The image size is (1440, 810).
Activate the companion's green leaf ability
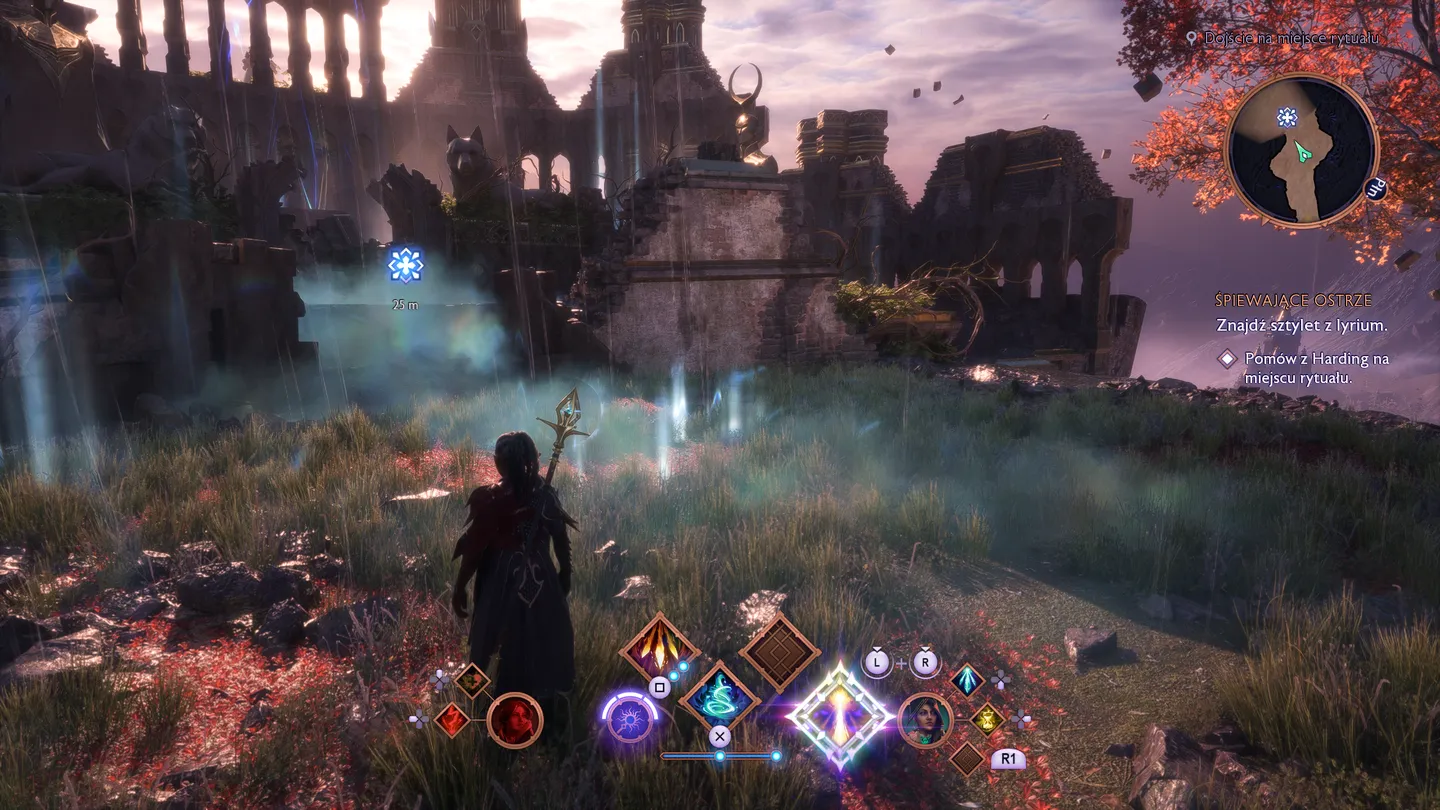pos(471,680)
